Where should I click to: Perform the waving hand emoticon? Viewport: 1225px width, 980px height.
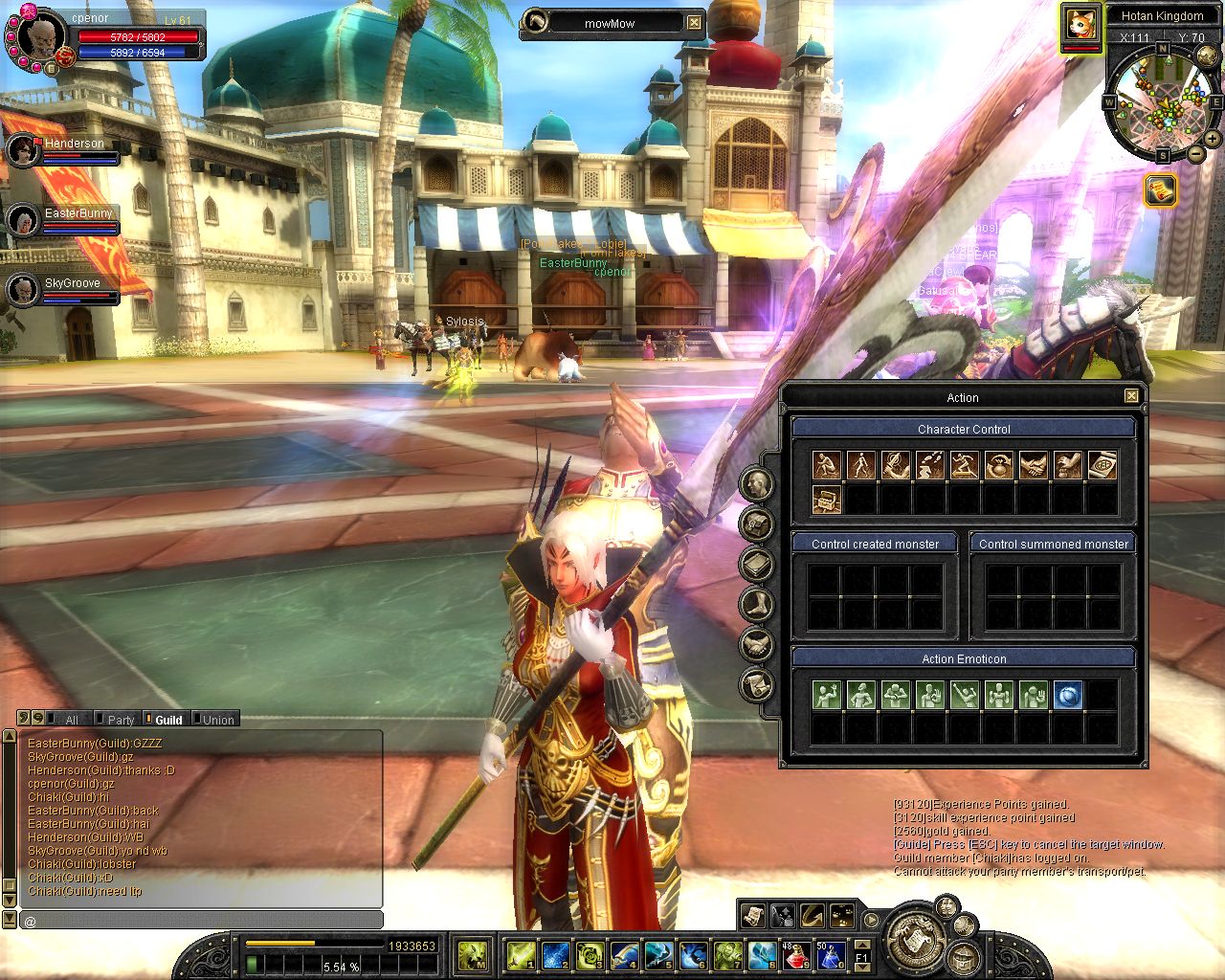tap(826, 696)
